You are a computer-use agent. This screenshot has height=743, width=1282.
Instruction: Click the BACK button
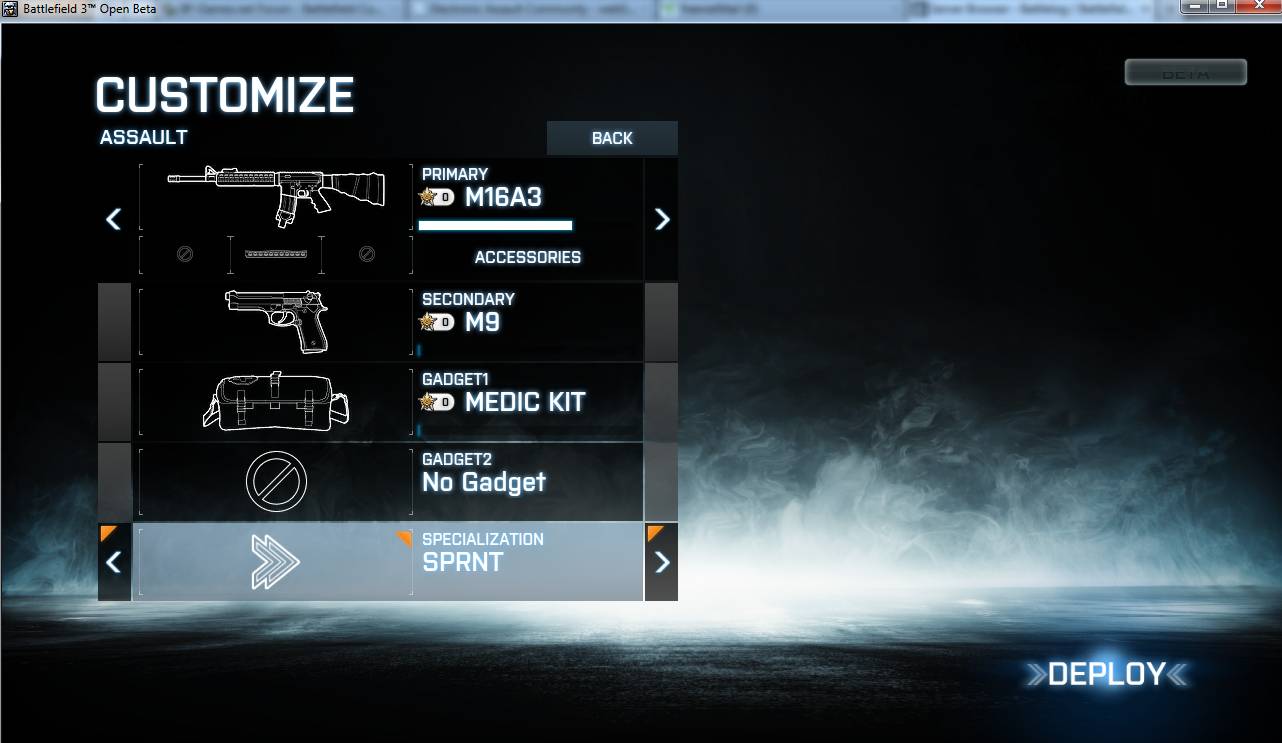coord(612,138)
